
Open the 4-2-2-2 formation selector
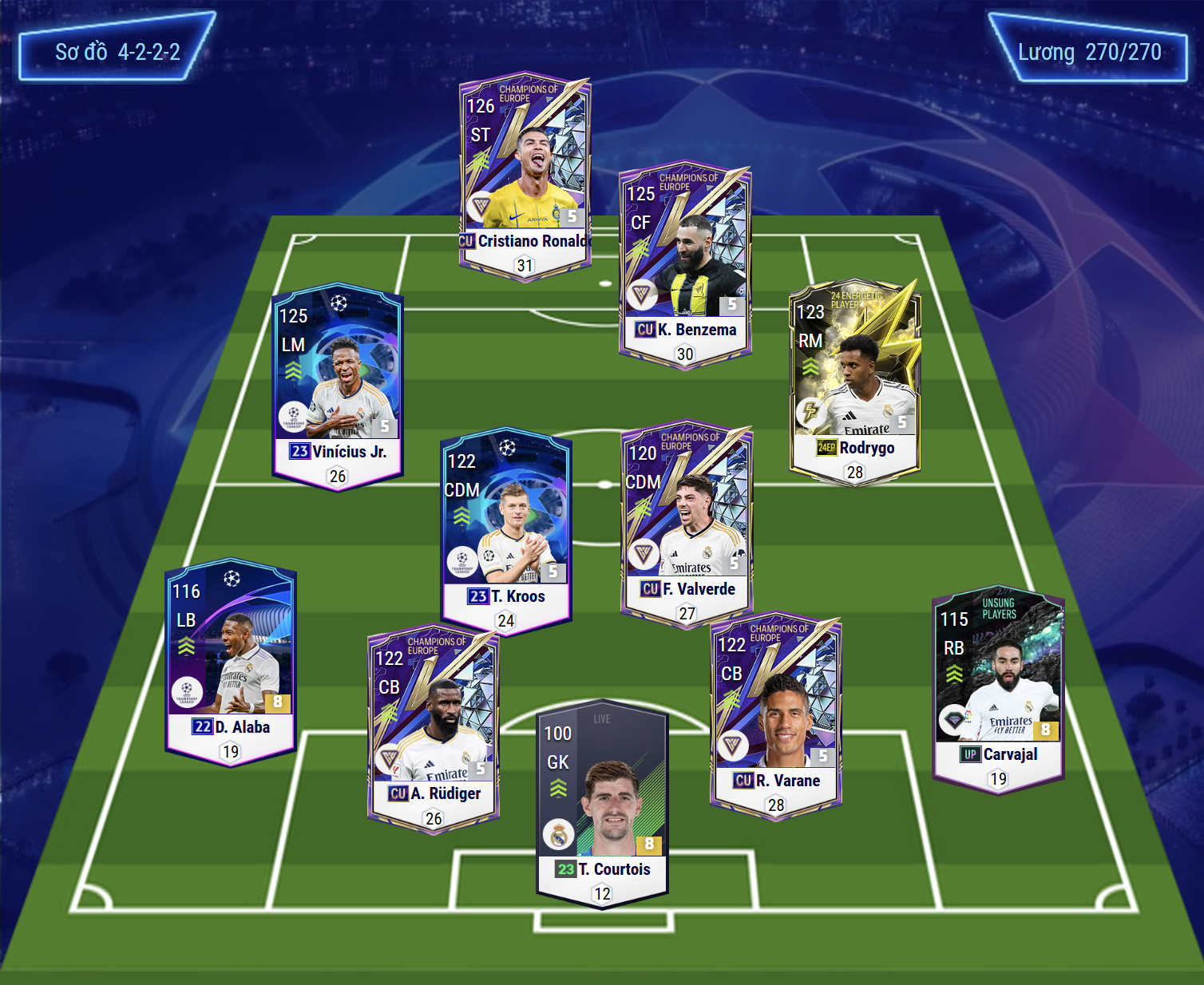[117, 52]
